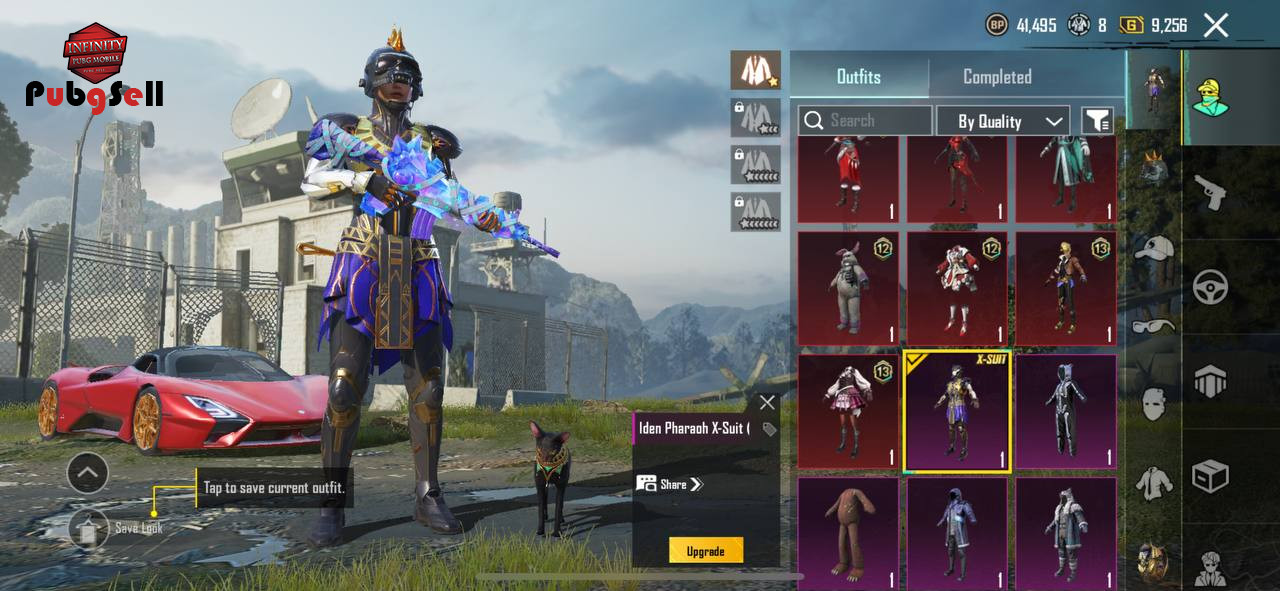Select the pink skirt schoolgirl outfit
1280x591 pixels.
[848, 411]
